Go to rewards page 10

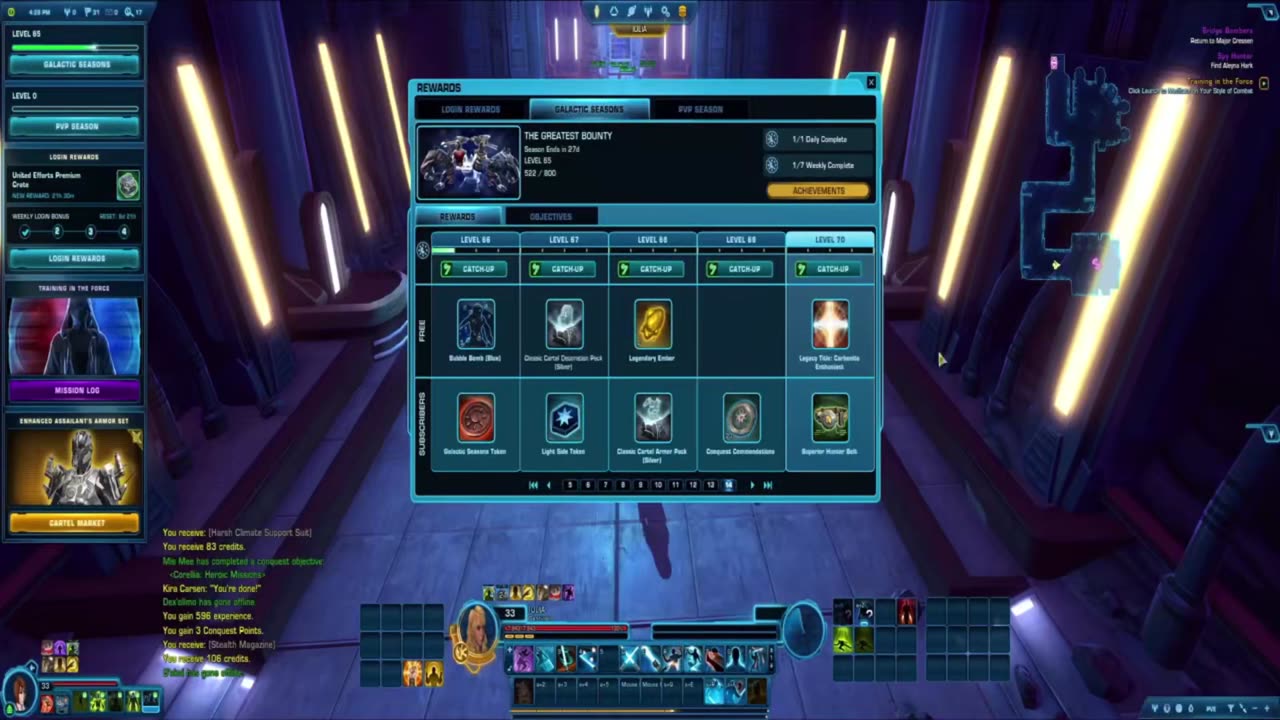[658, 485]
